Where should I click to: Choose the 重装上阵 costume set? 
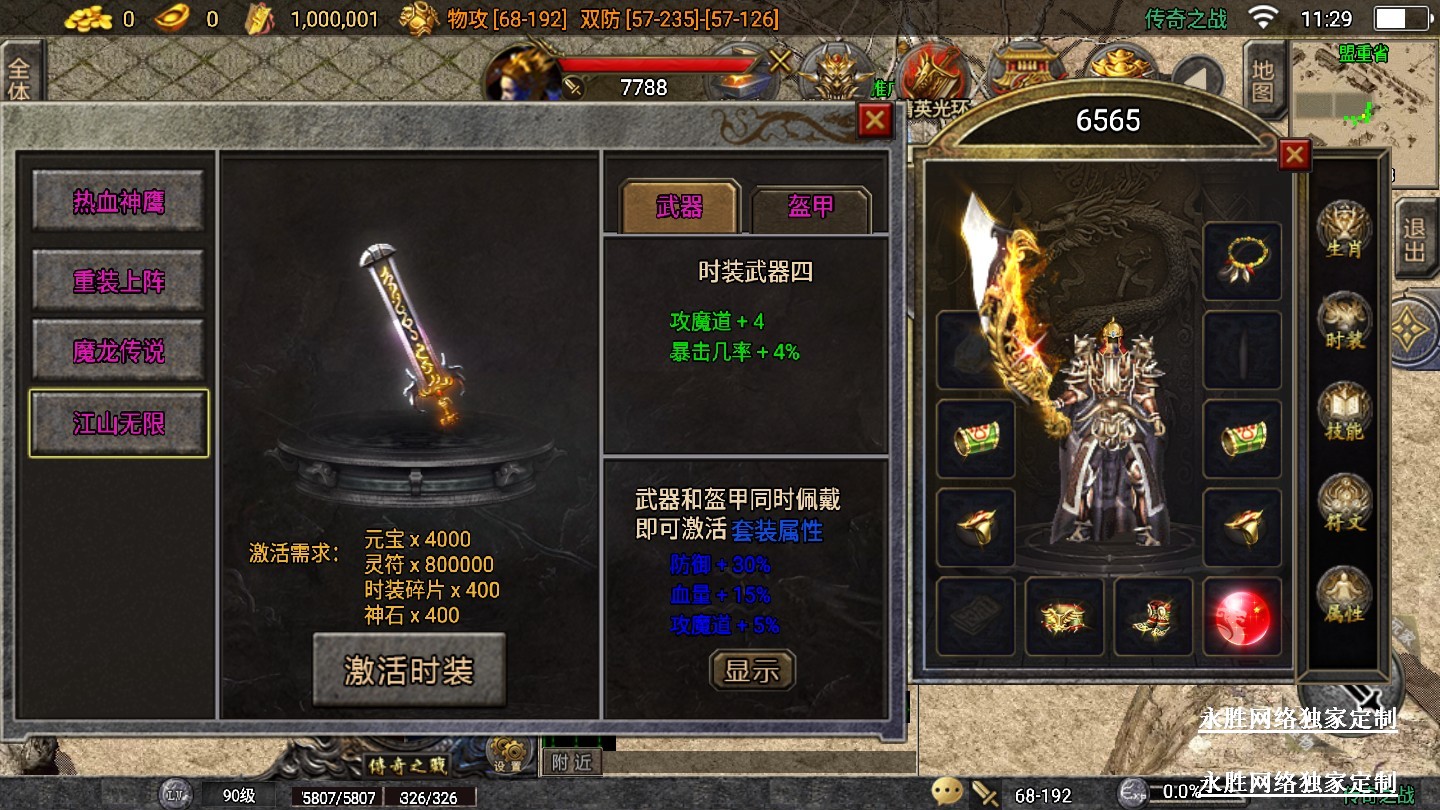coord(118,281)
